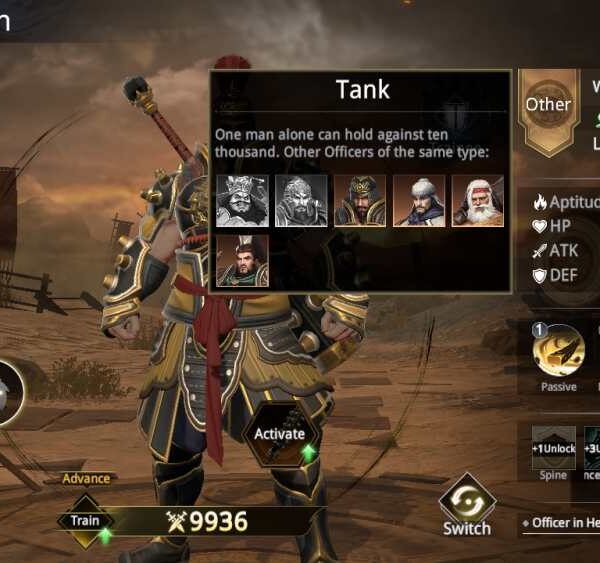Activate the weapon upgrade
600x563 pixels.
(279, 435)
